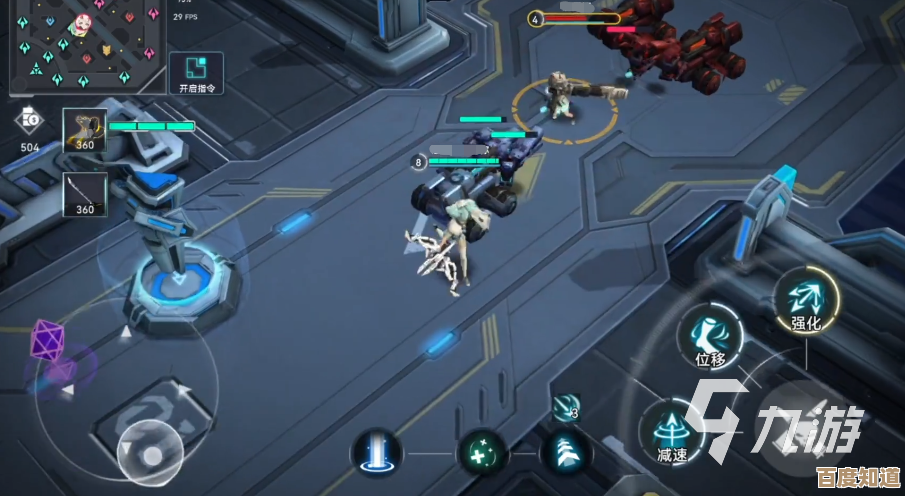Use the 位移 dash skill
905x496 pixels.
click(709, 336)
